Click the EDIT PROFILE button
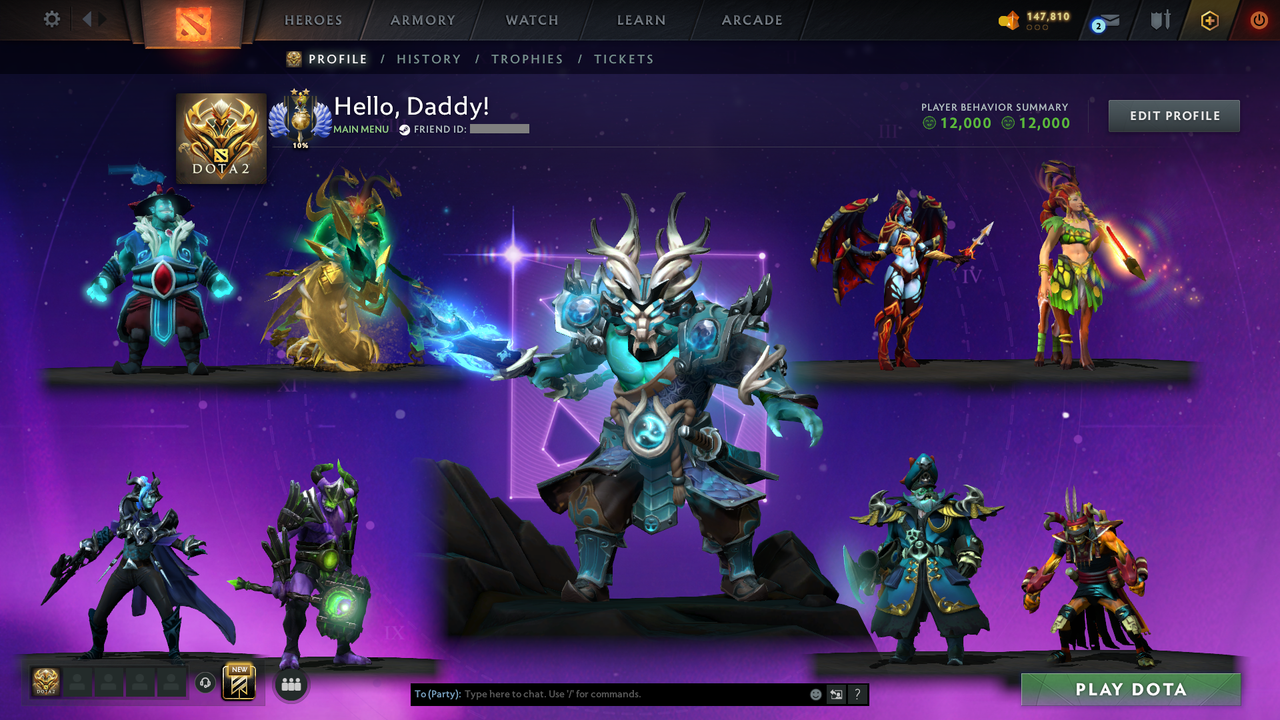The image size is (1280, 720). tap(1173, 115)
